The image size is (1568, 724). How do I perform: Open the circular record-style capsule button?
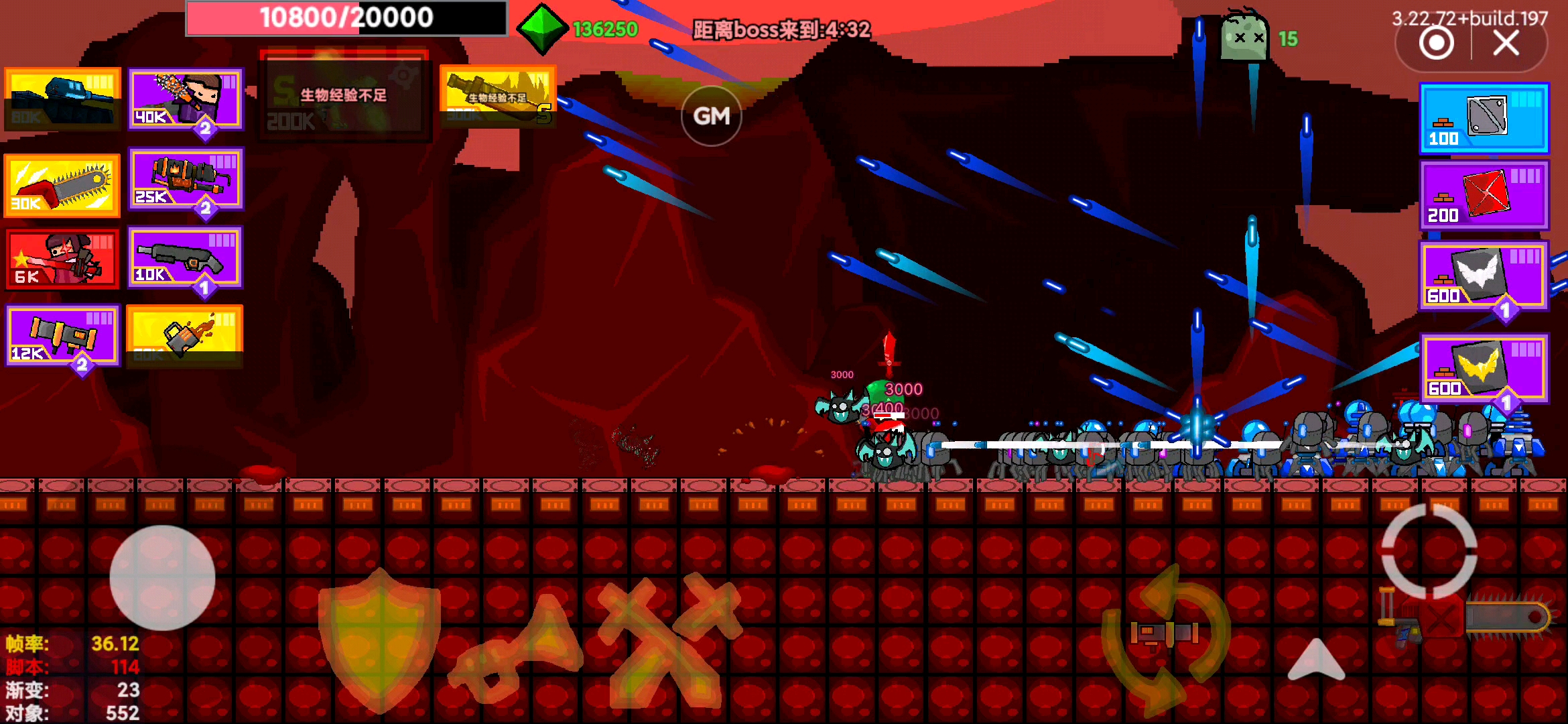(1436, 44)
